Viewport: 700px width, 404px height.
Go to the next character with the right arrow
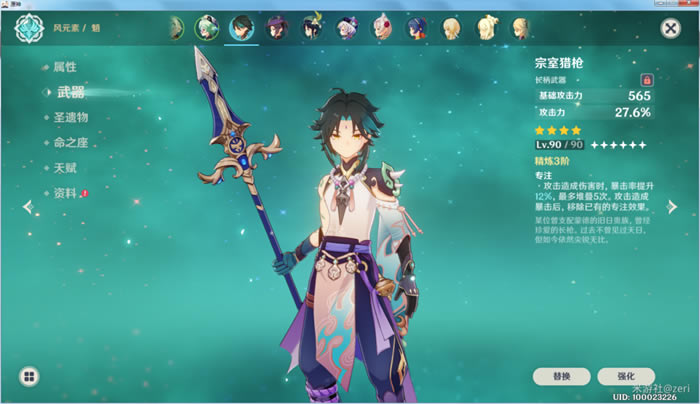tap(673, 207)
